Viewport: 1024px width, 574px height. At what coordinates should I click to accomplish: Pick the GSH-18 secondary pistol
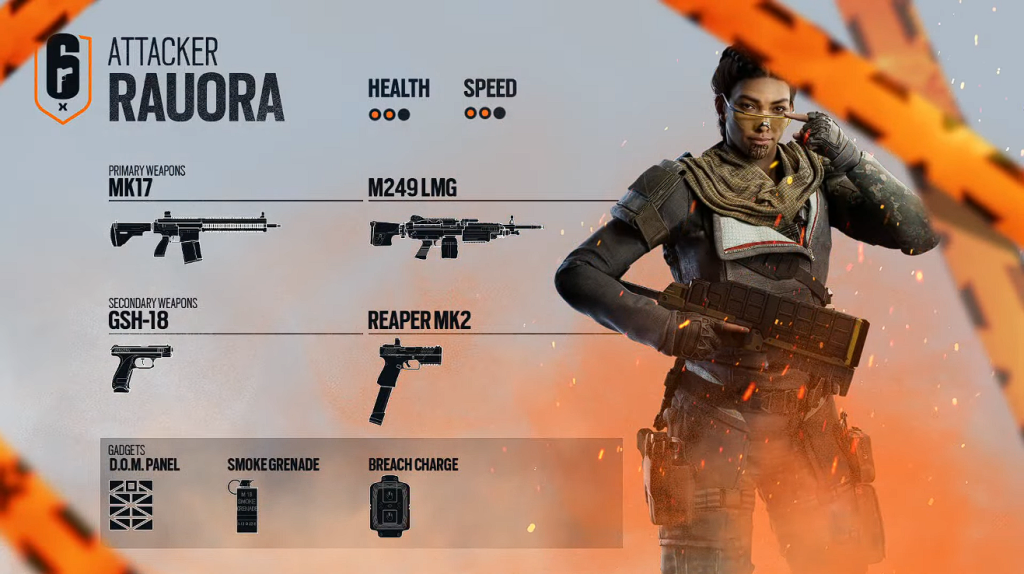coord(141,367)
